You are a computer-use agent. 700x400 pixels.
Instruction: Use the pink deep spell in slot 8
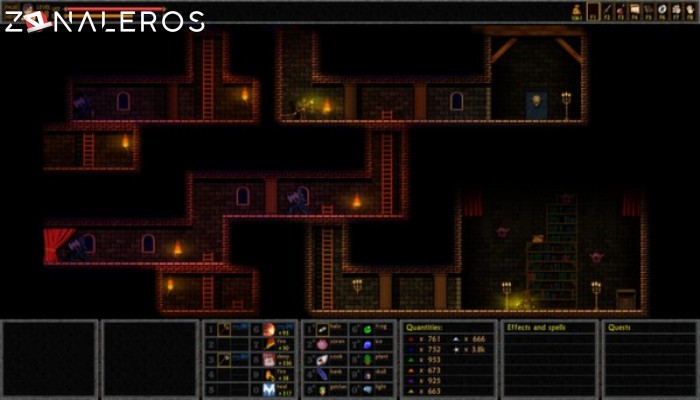coord(270,359)
